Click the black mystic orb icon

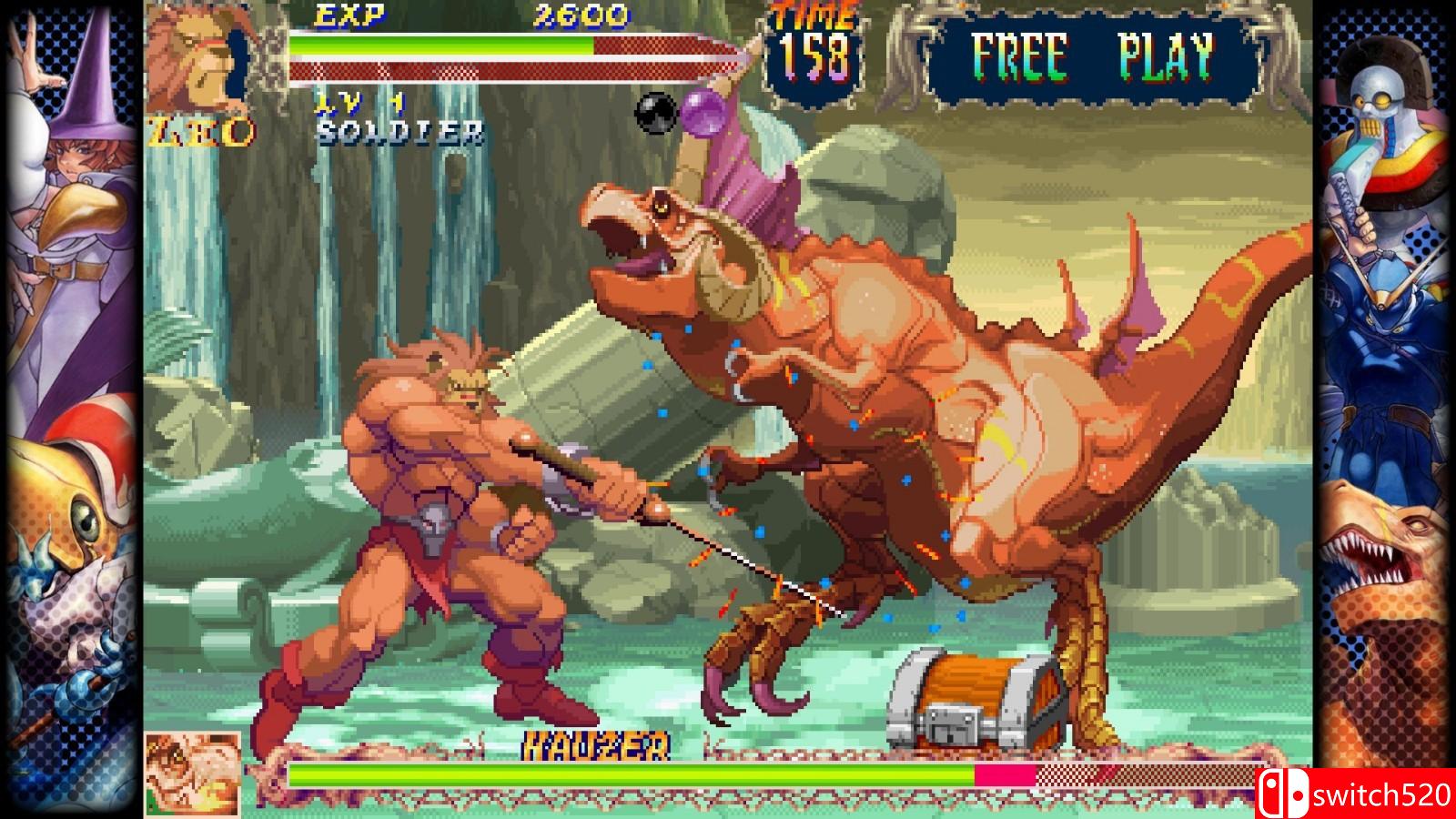click(x=656, y=113)
